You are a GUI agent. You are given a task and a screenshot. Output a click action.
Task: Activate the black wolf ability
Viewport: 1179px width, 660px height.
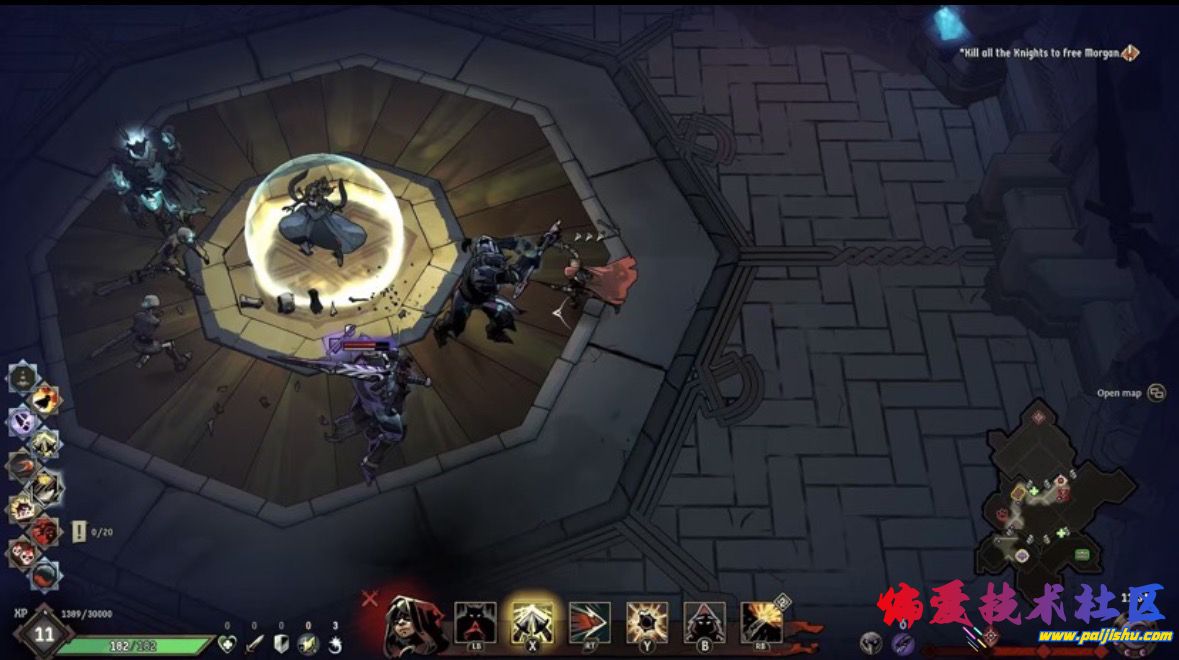coord(475,622)
